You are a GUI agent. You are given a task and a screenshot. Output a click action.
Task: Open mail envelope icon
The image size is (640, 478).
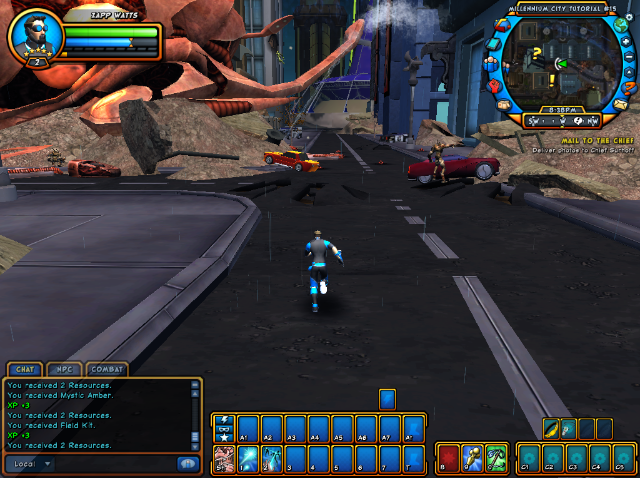click(x=619, y=104)
